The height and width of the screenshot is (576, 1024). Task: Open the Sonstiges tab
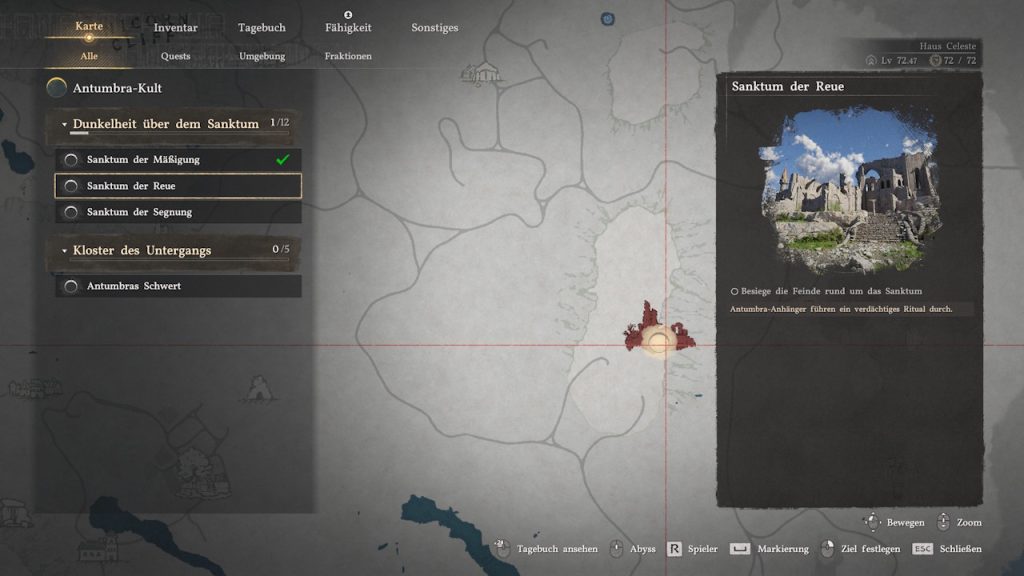click(x=435, y=28)
